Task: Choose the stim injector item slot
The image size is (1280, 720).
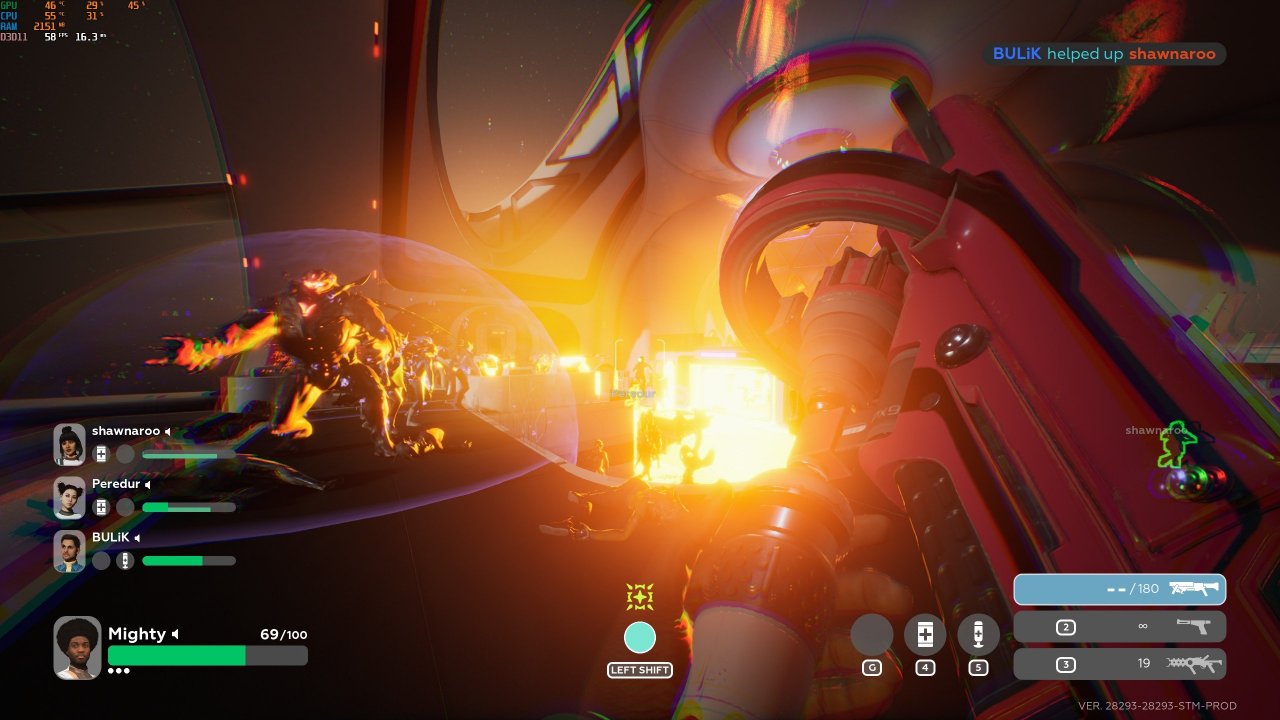Action: pyautogui.click(x=978, y=635)
